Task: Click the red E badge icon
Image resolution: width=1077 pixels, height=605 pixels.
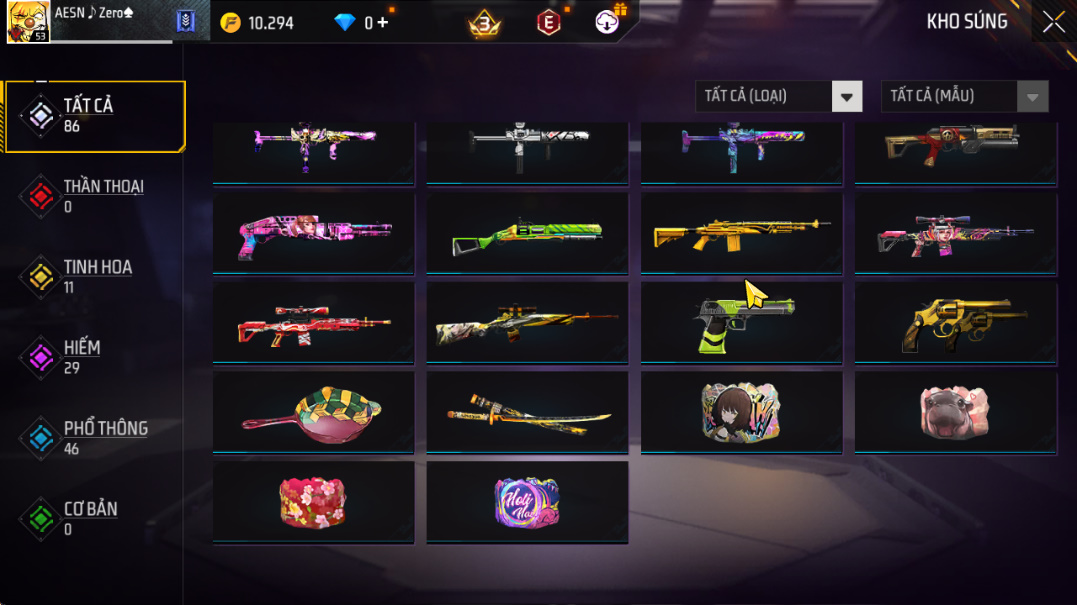Action: point(549,22)
